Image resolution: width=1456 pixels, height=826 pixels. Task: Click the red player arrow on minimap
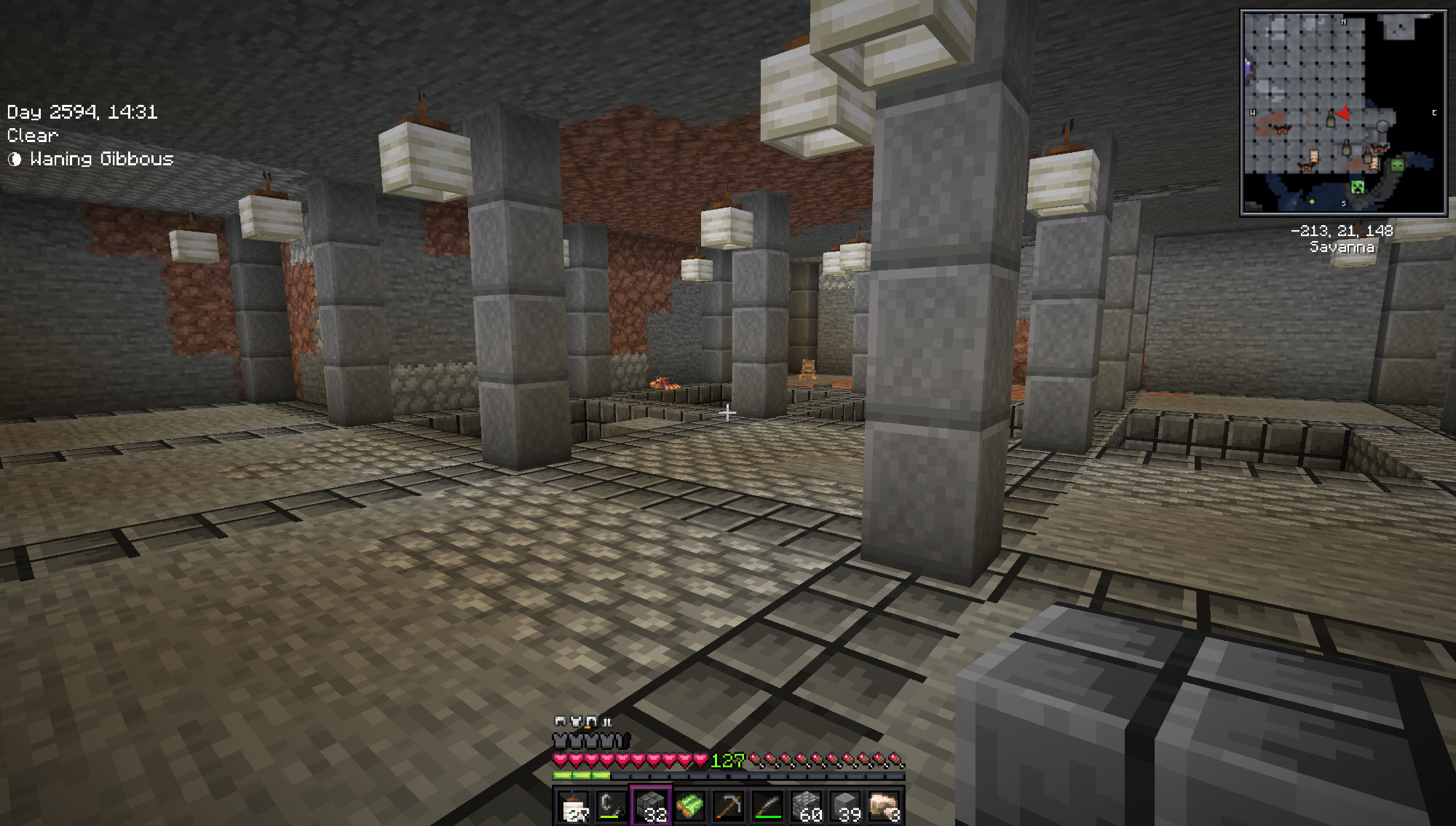pos(1343,113)
